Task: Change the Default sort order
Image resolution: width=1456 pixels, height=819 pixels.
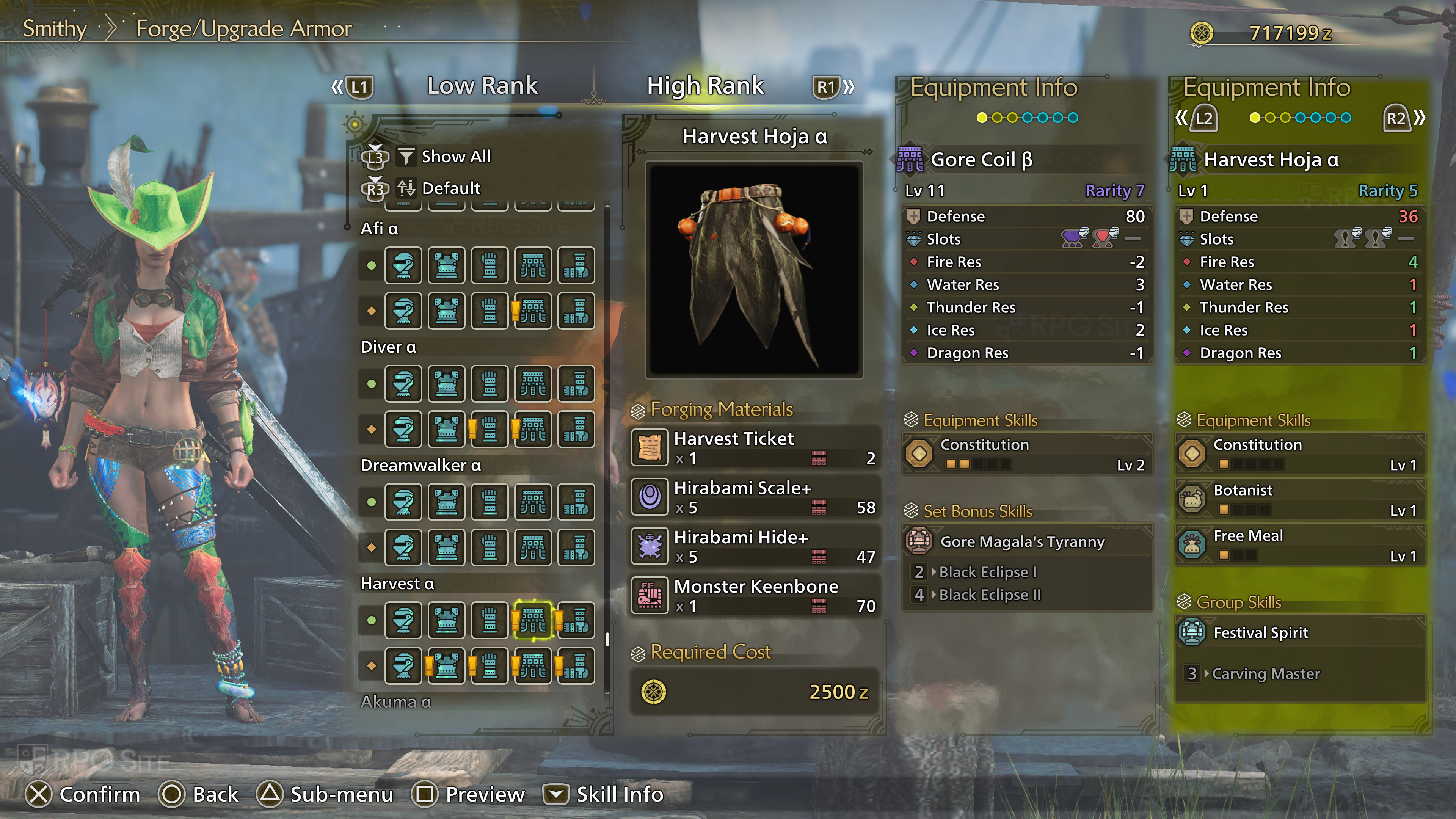Action: click(450, 188)
